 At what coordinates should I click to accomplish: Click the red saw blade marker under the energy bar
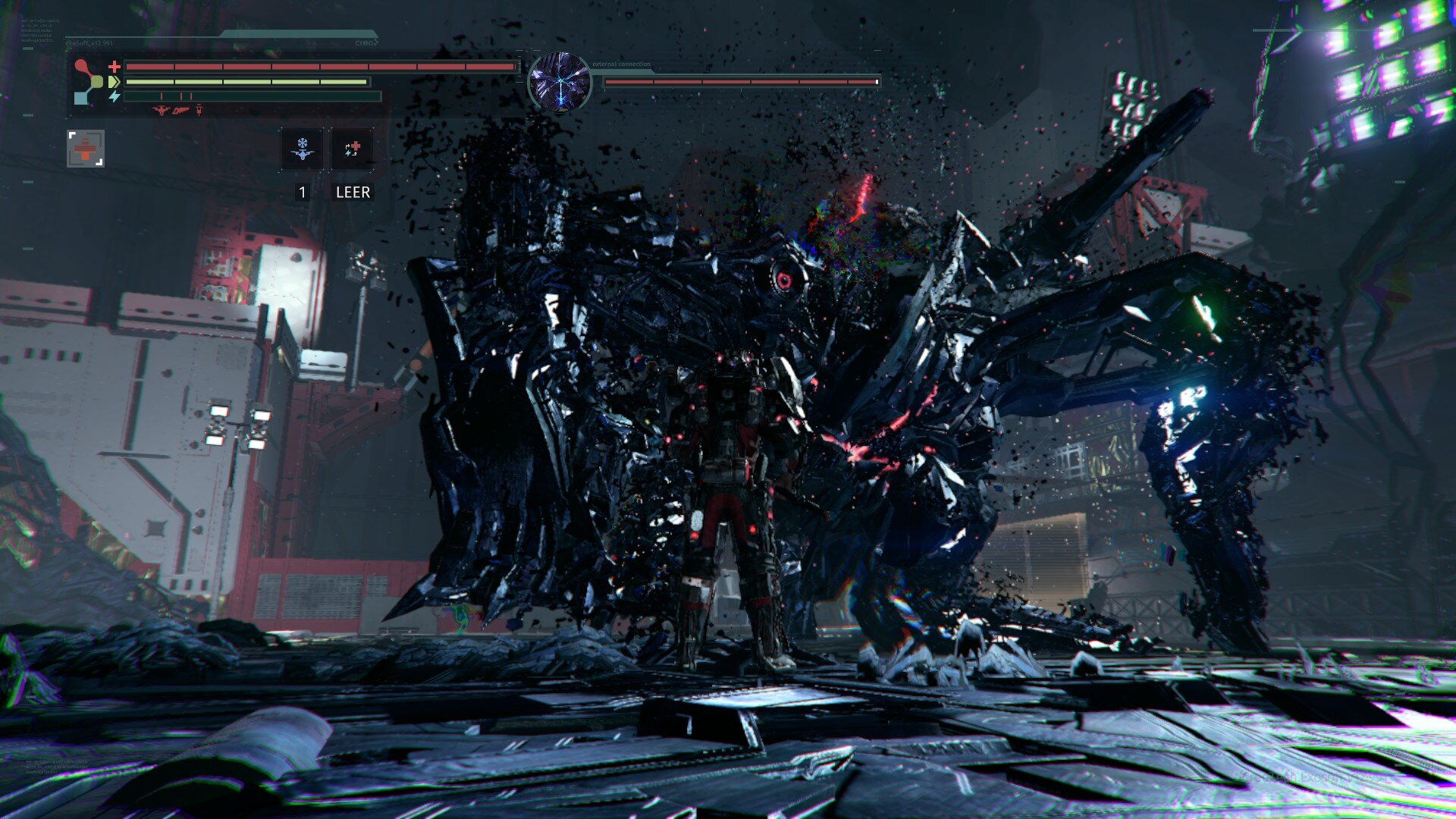[180, 111]
